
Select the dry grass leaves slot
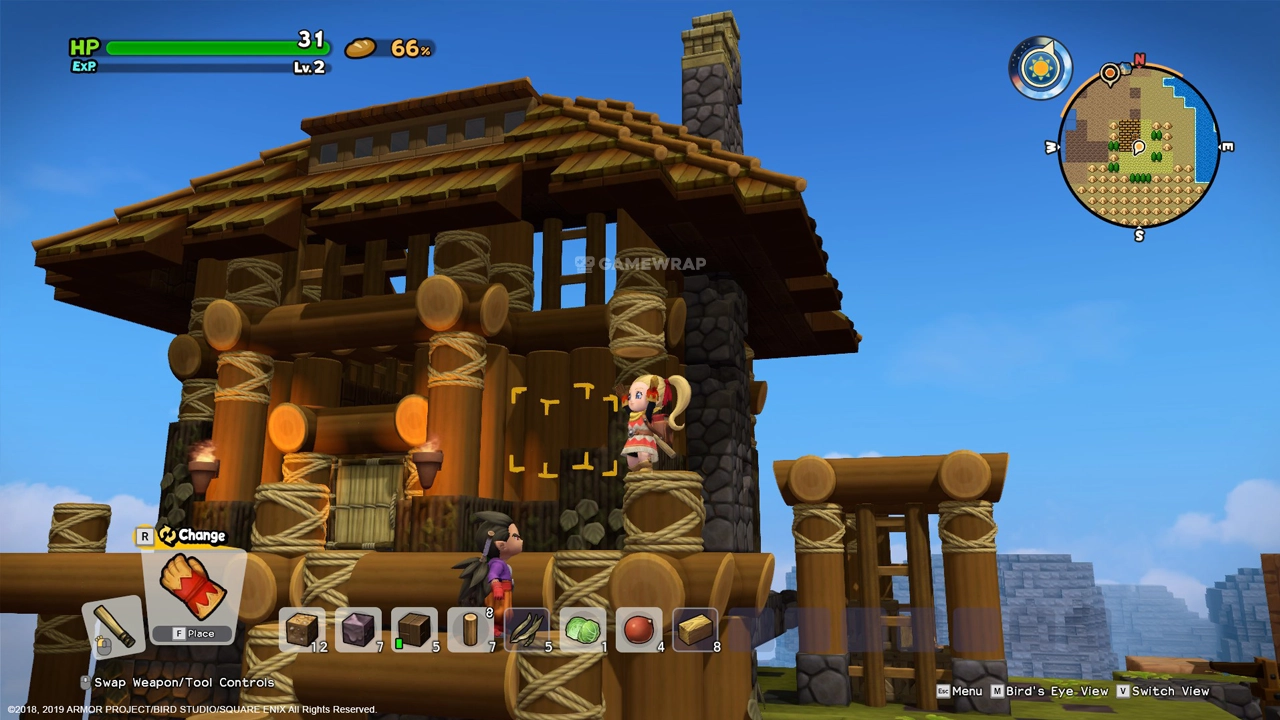point(527,629)
